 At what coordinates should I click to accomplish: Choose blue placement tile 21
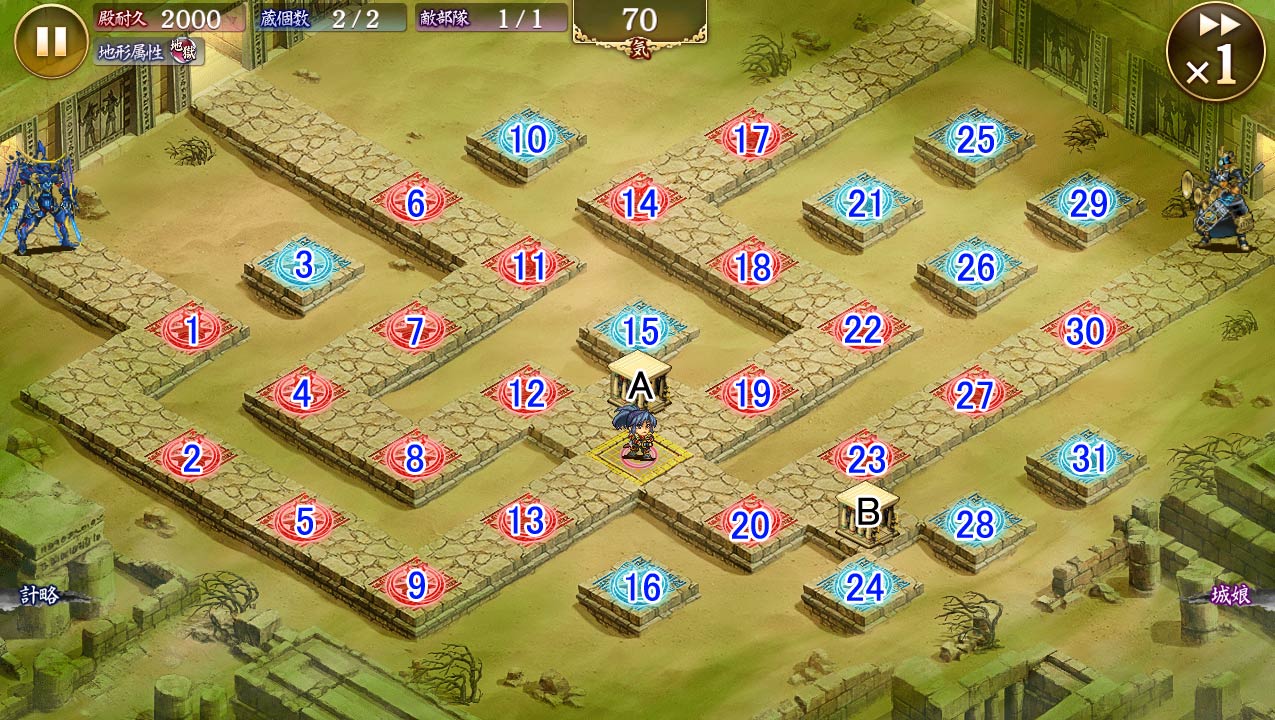click(863, 204)
